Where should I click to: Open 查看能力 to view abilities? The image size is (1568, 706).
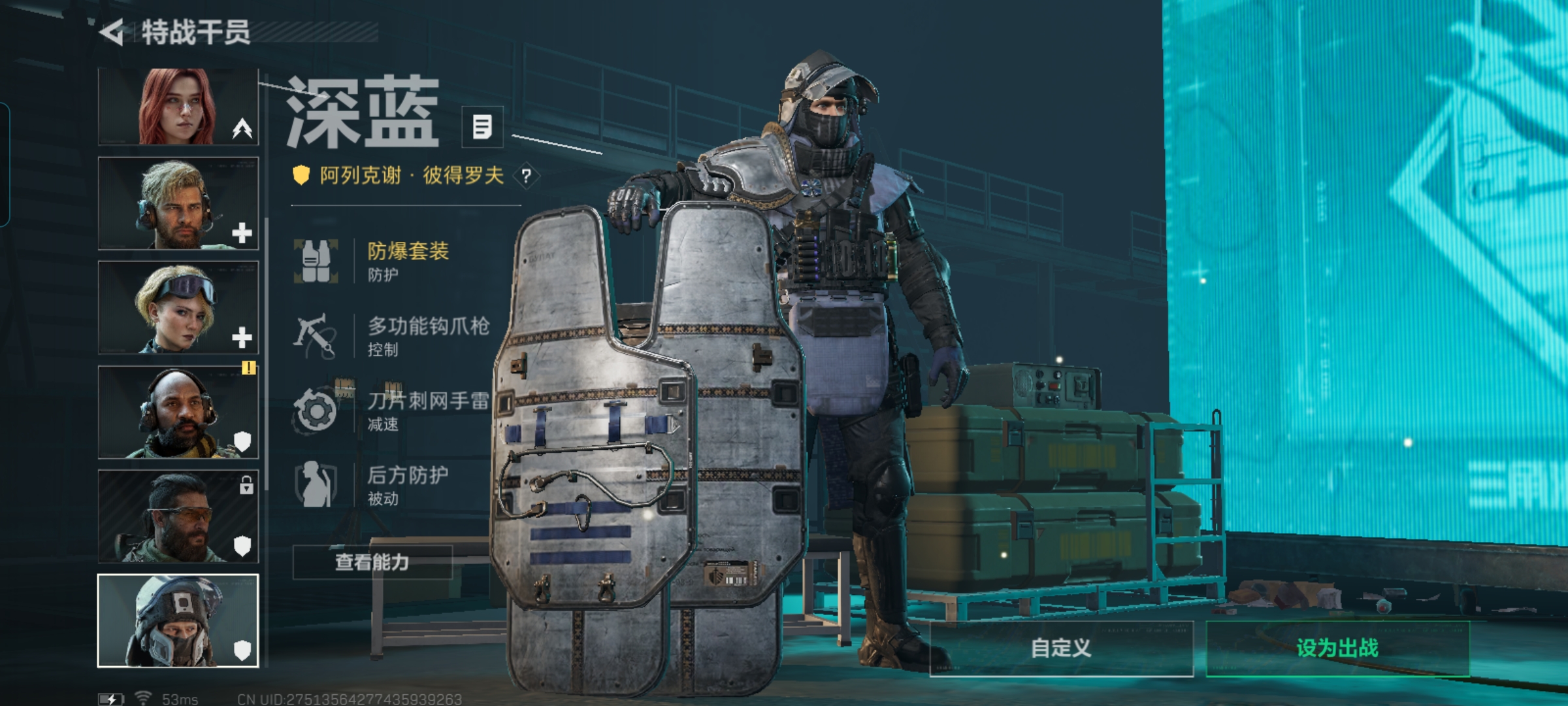point(372,562)
